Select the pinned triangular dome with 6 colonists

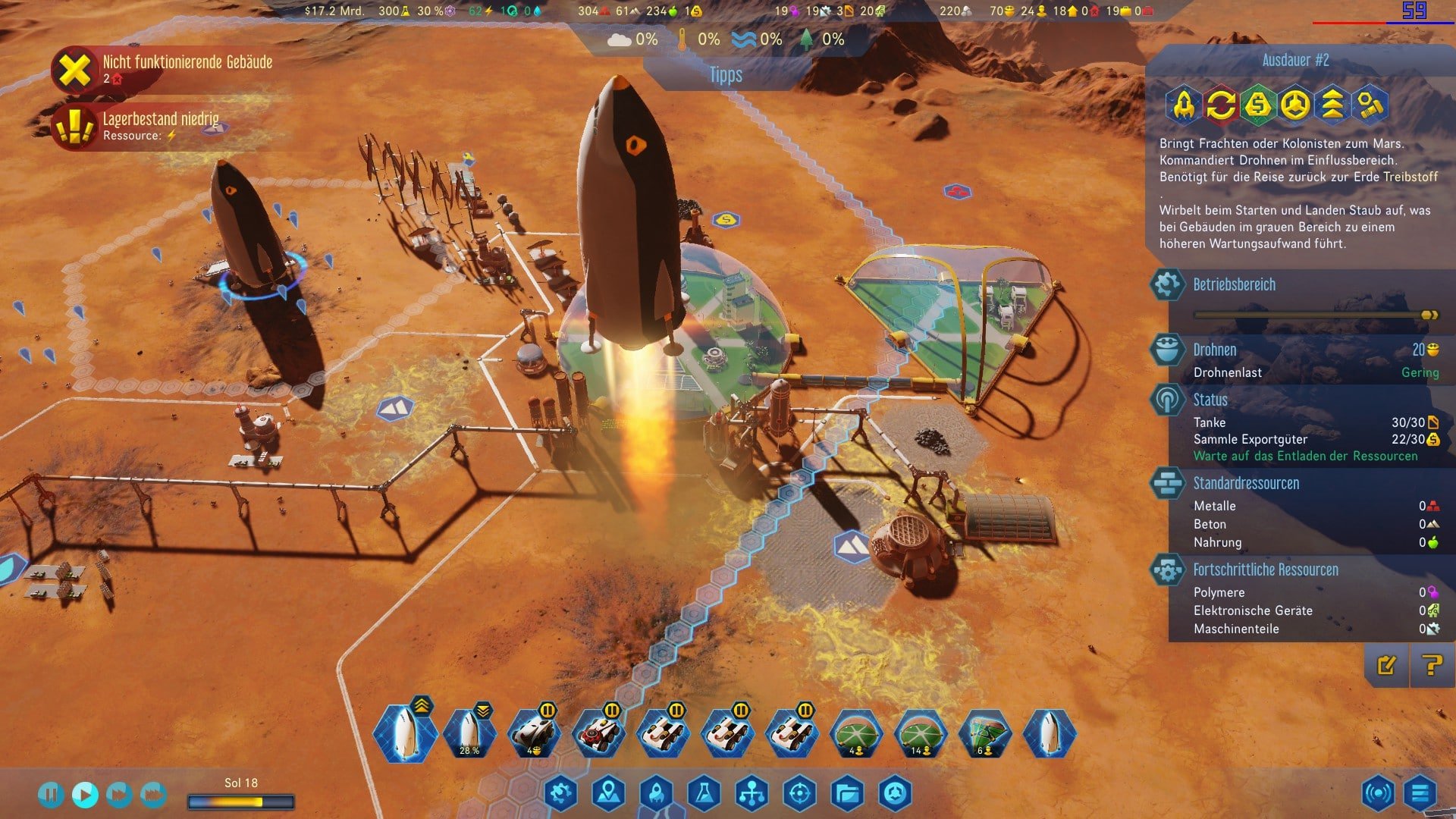pos(985,734)
